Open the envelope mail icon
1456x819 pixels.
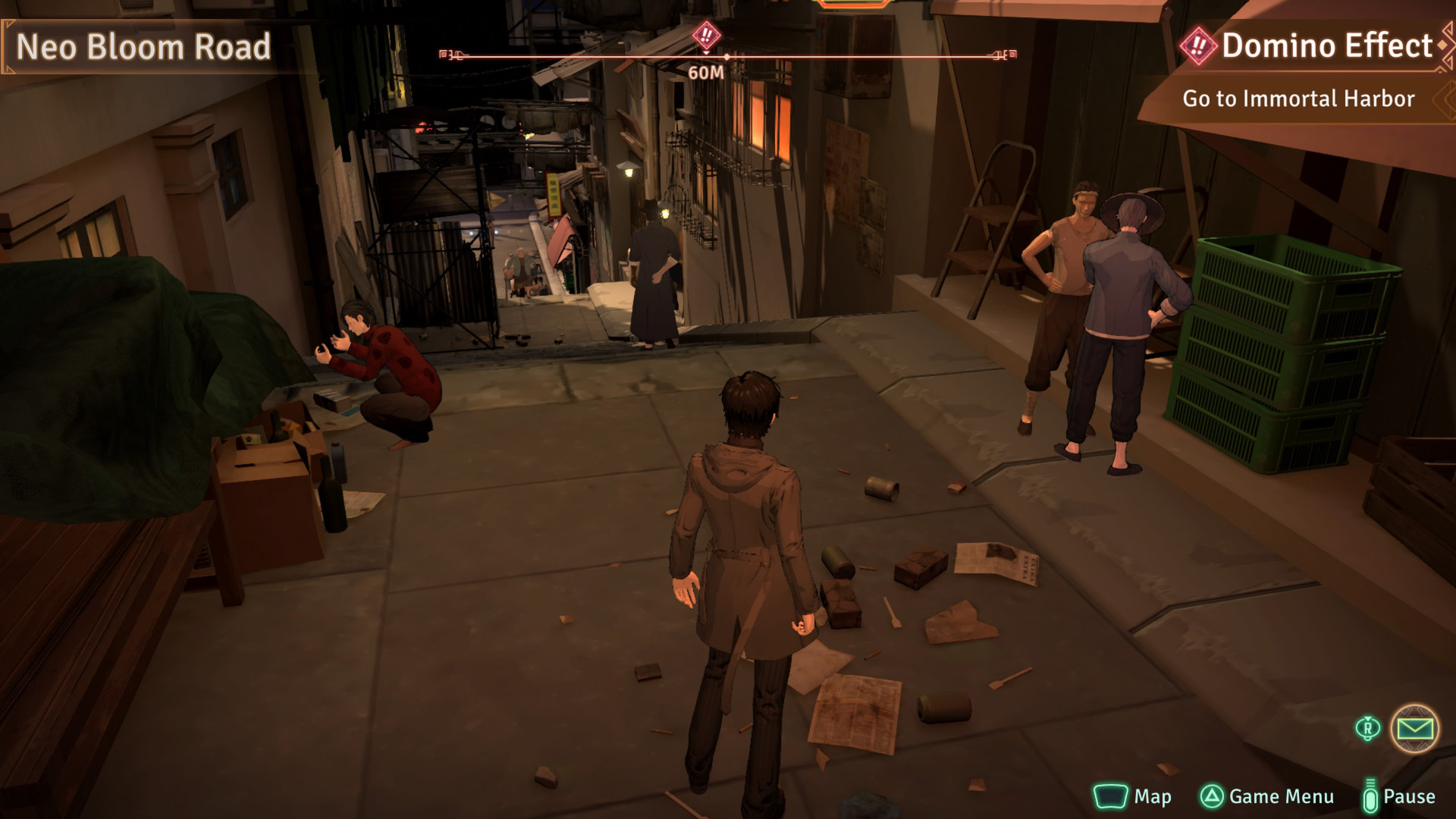point(1414,729)
